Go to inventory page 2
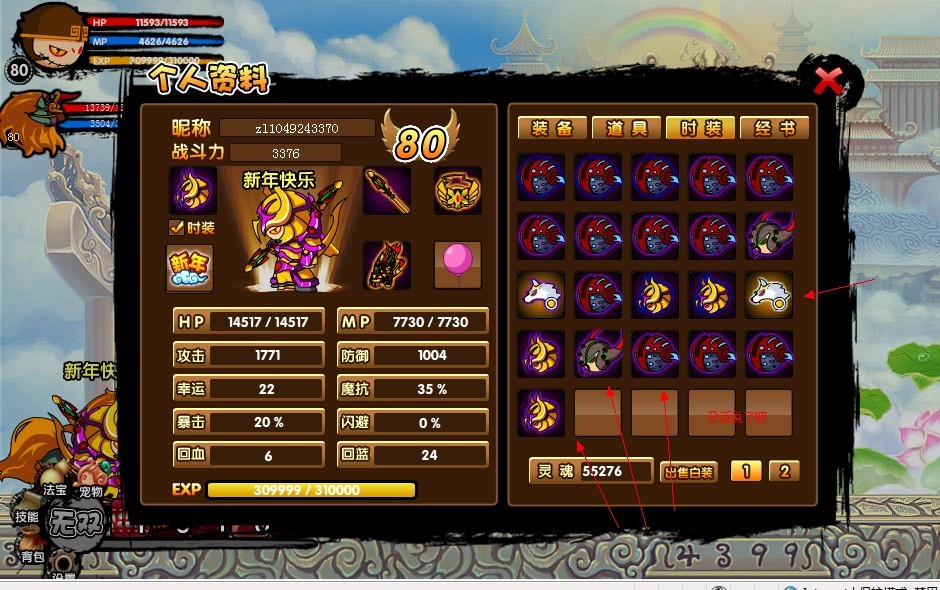Image resolution: width=940 pixels, height=590 pixels. tap(784, 471)
